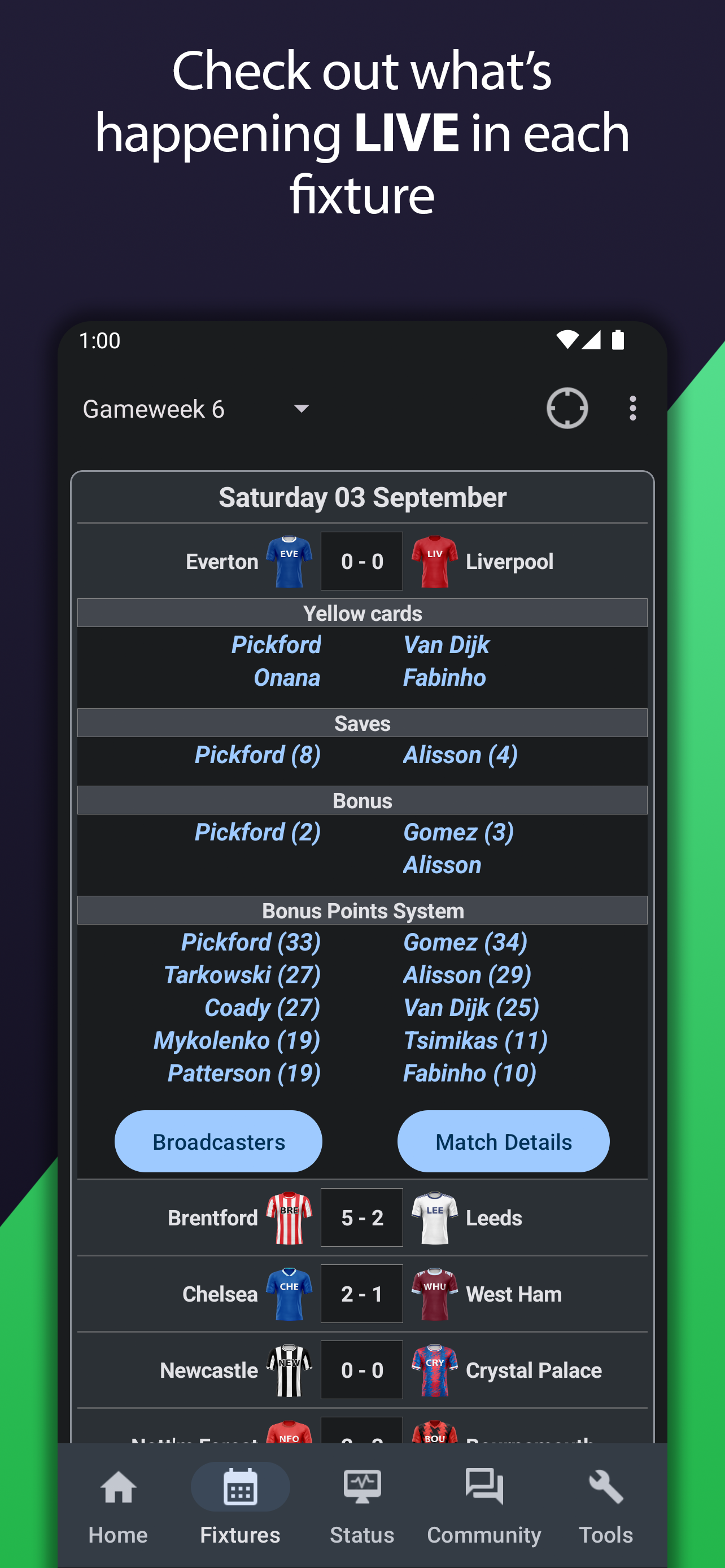This screenshot has height=1568, width=725.
Task: Tap the Everton vs Liverpool score box
Action: [x=361, y=560]
